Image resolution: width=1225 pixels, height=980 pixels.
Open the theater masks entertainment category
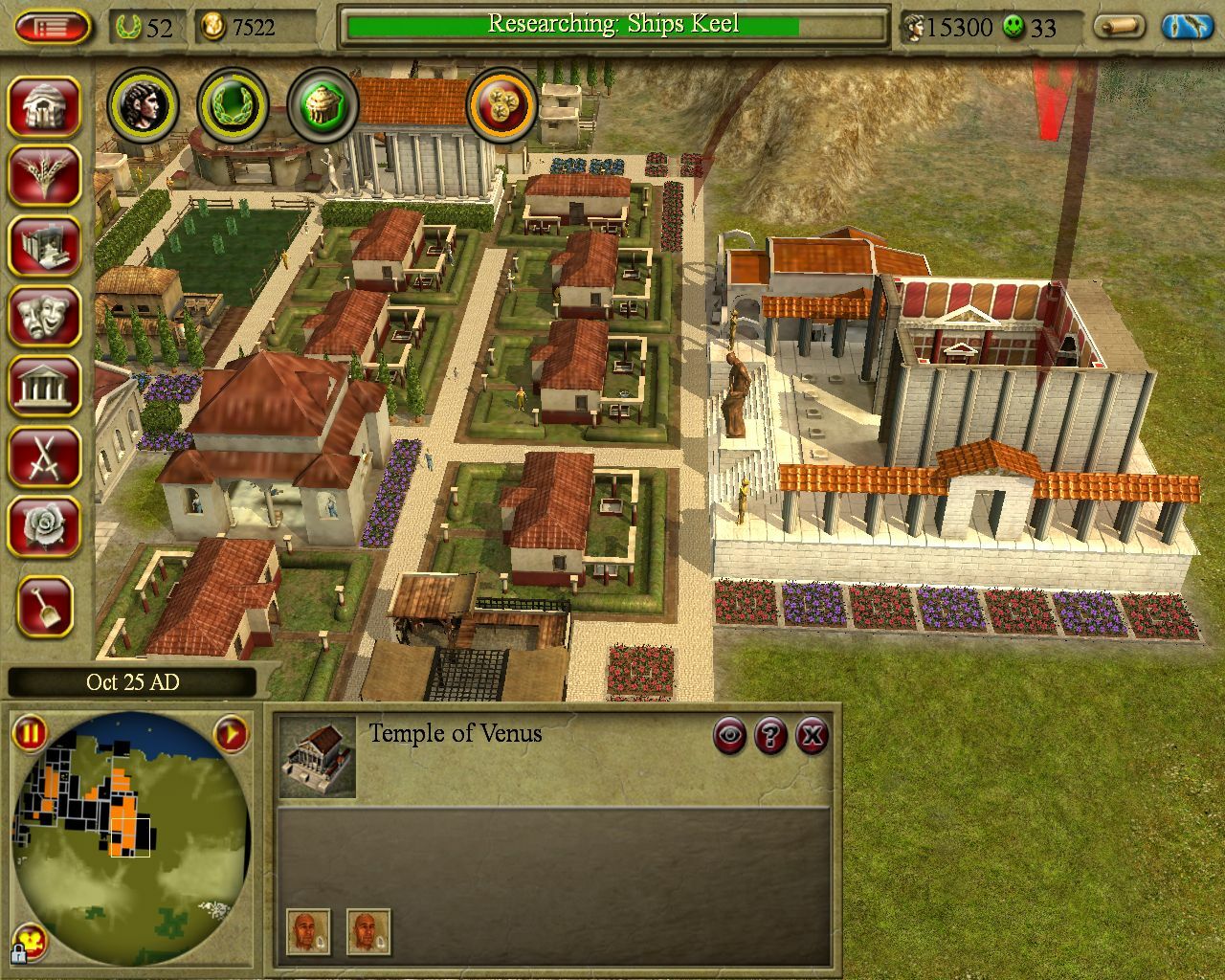click(44, 315)
